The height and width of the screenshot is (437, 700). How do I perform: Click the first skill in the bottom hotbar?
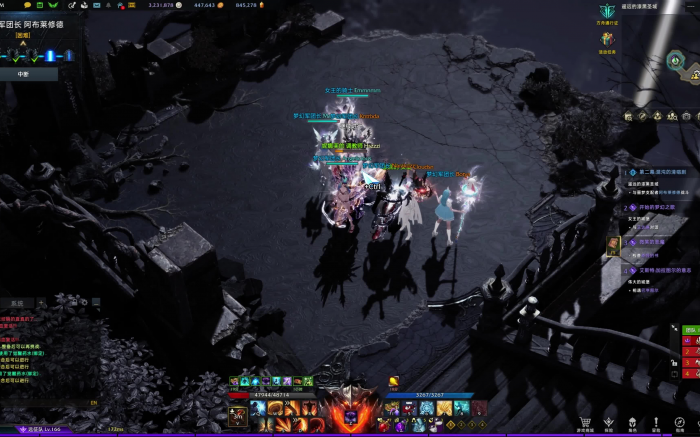pos(258,407)
